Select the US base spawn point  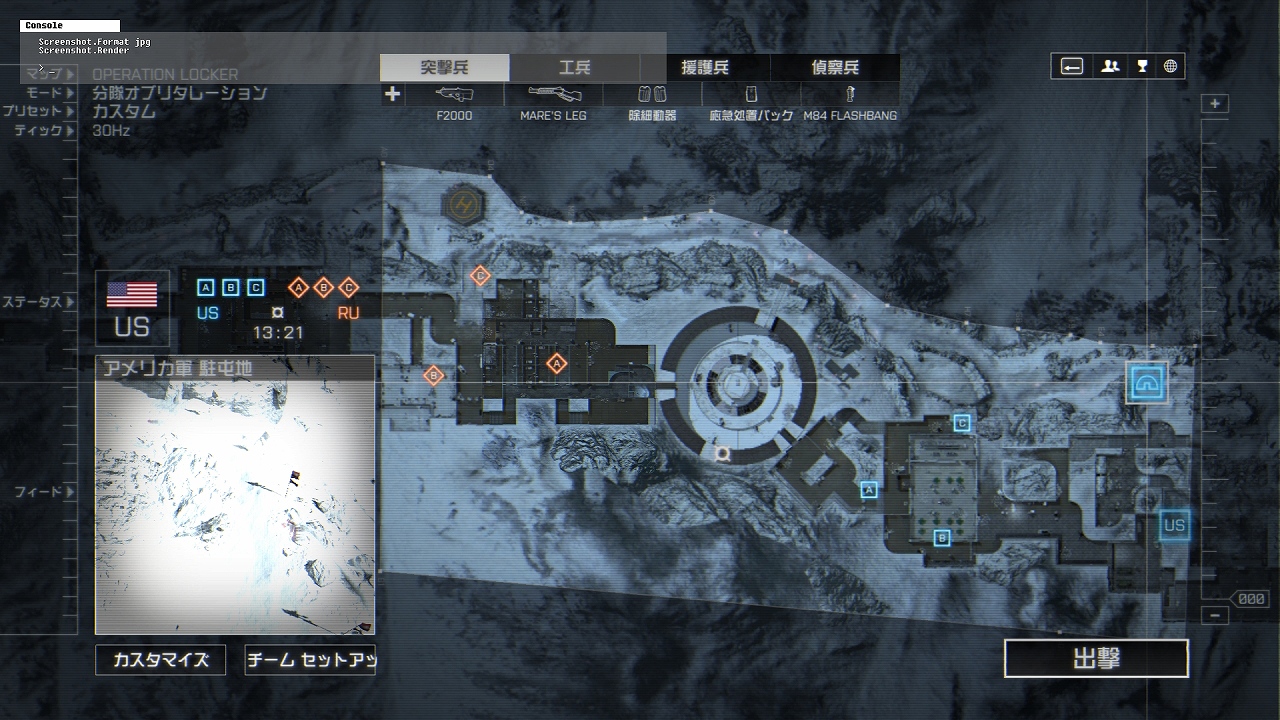tap(1174, 525)
